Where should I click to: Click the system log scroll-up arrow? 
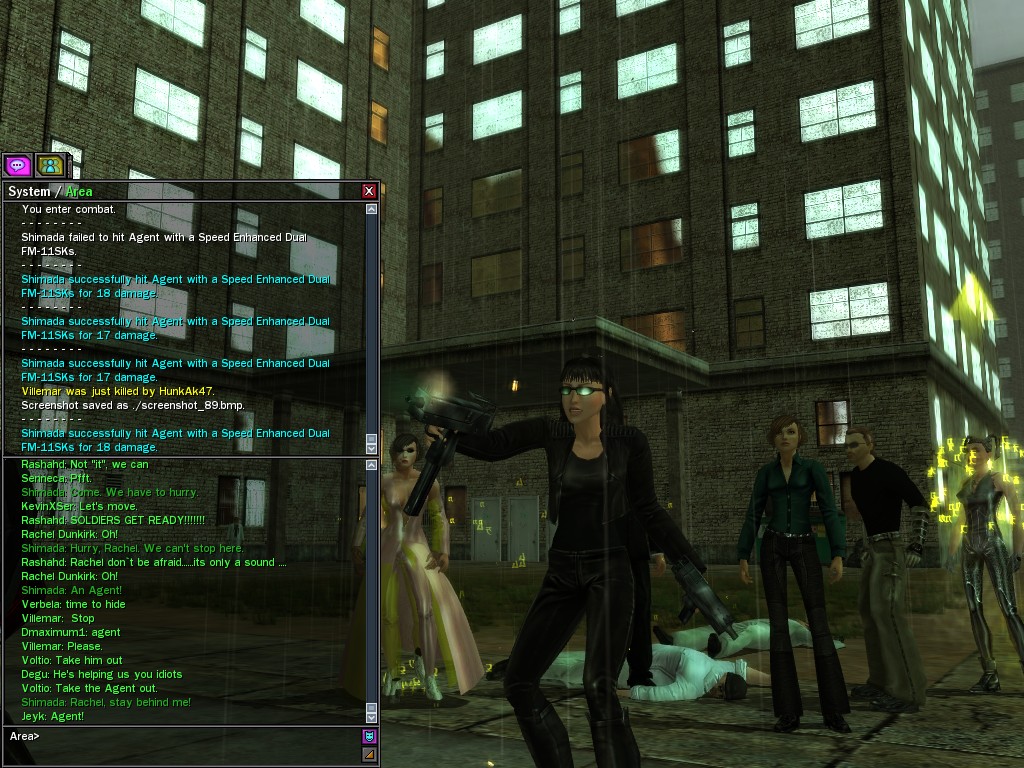click(372, 210)
